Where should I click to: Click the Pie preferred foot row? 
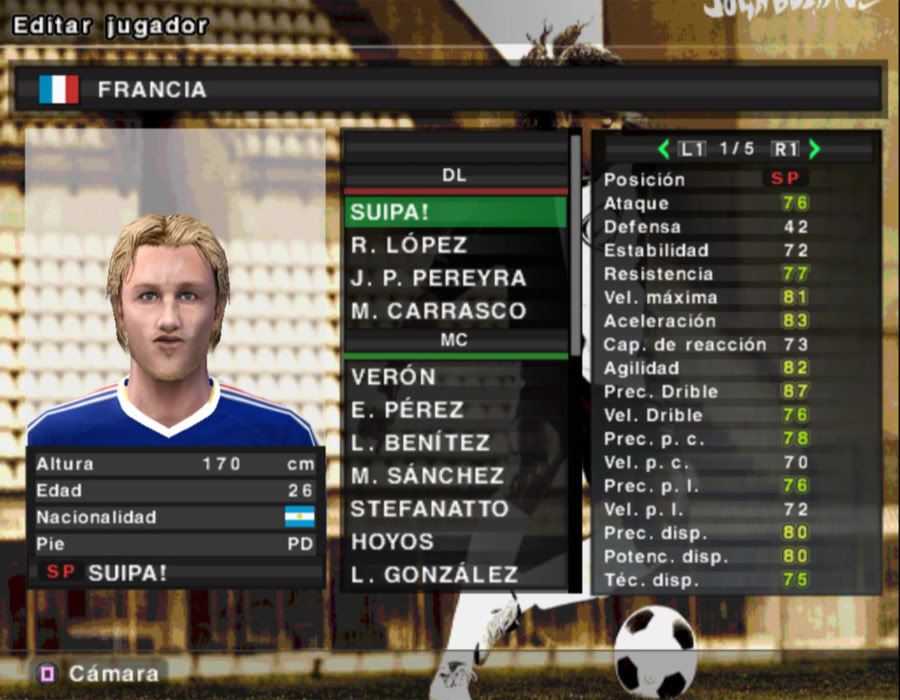point(175,544)
